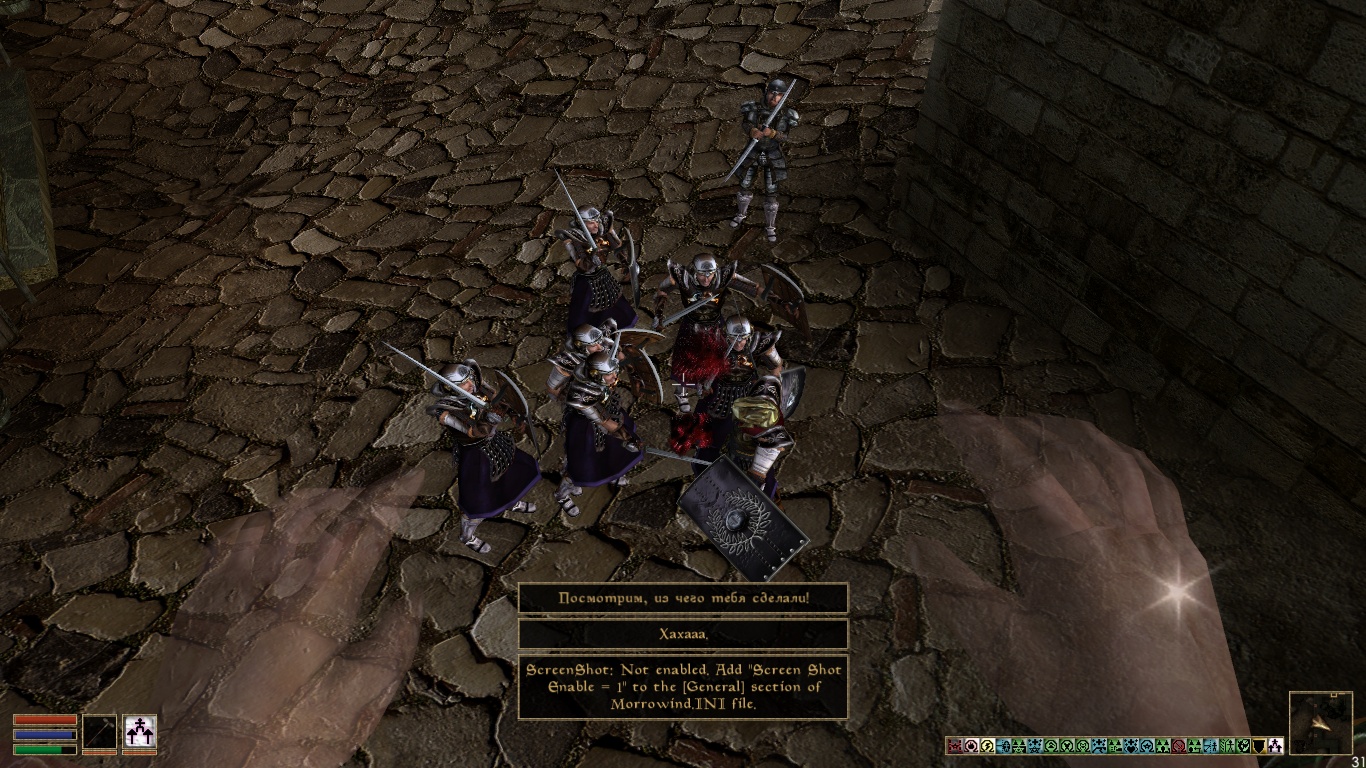Click the black shield active effect icon
1366x768 pixels.
click(1259, 746)
